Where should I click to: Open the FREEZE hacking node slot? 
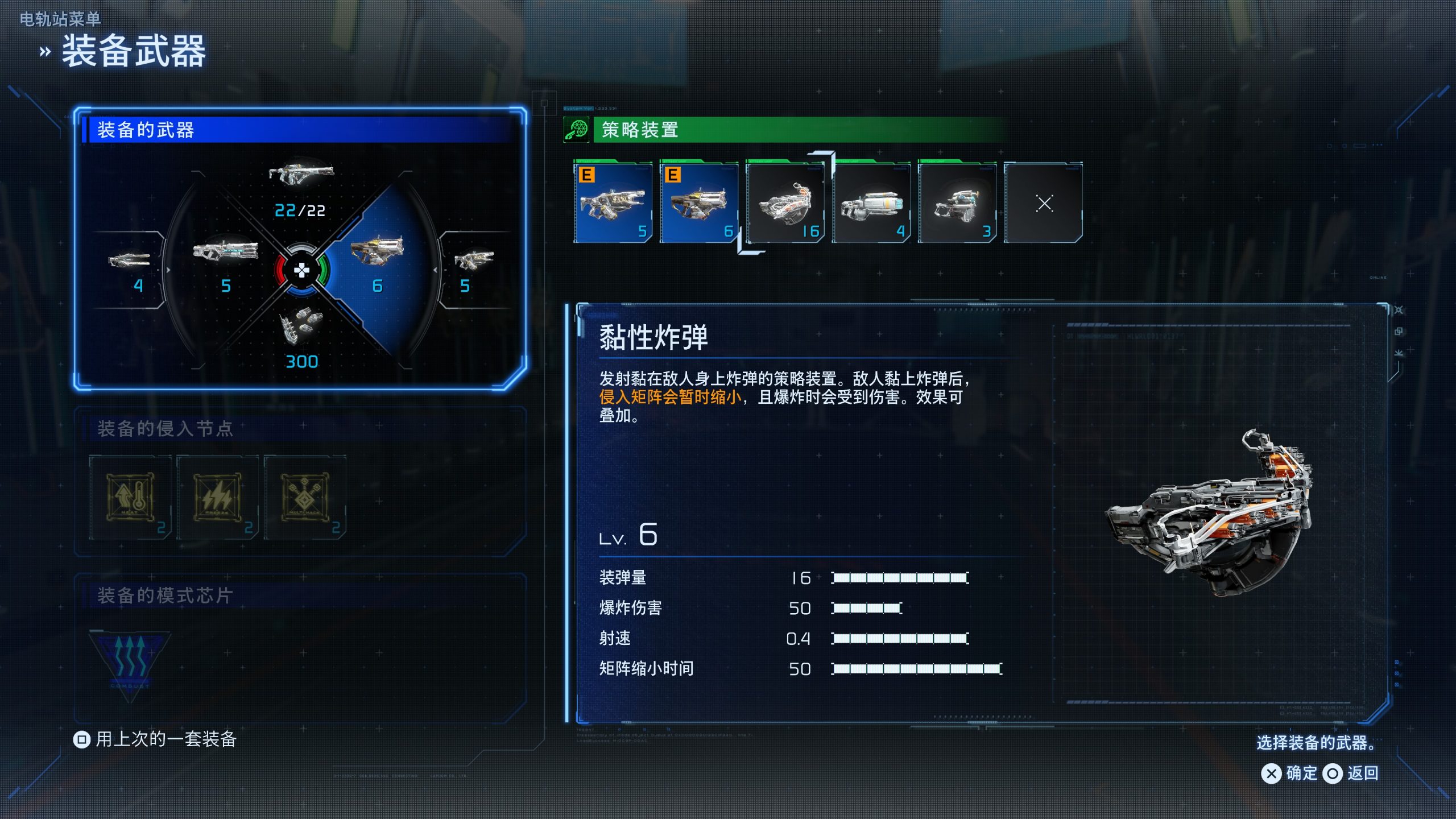pyautogui.click(x=217, y=498)
